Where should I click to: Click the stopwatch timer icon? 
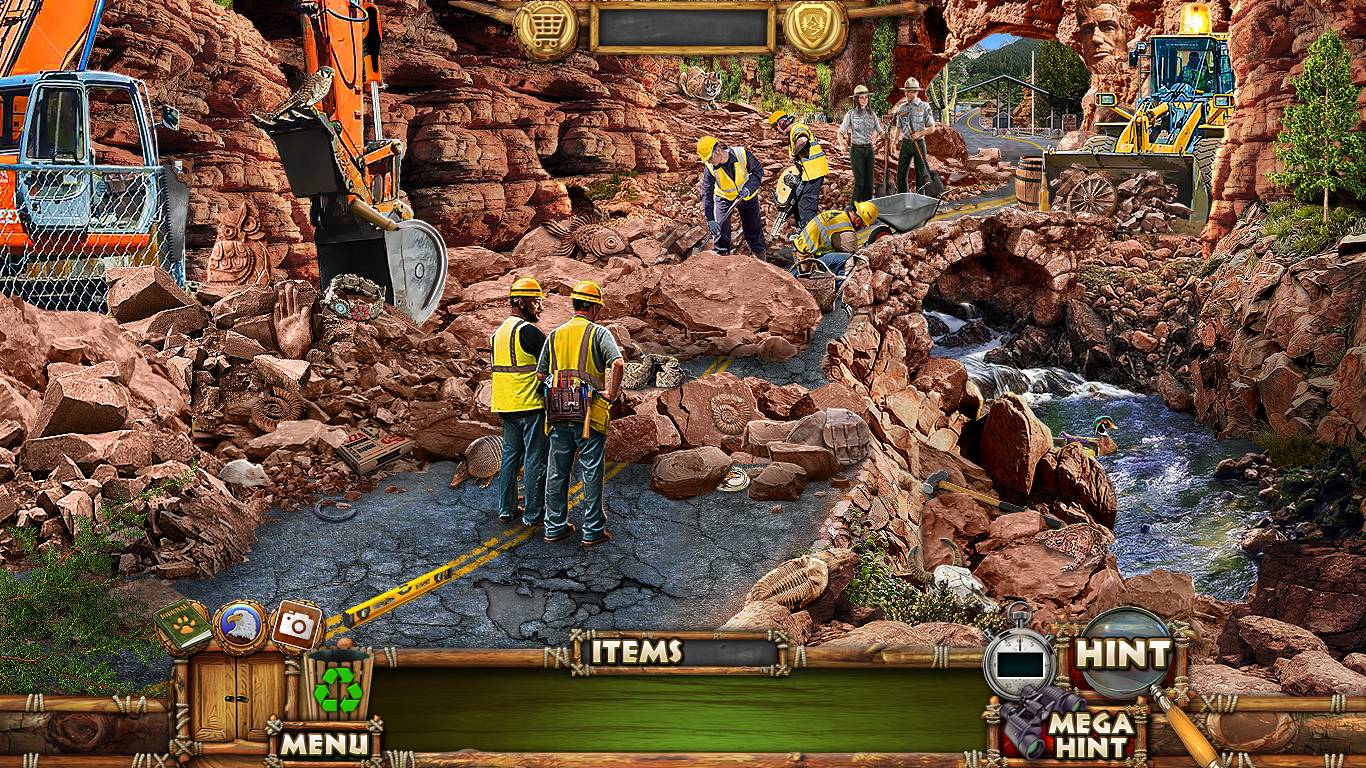click(x=1019, y=661)
